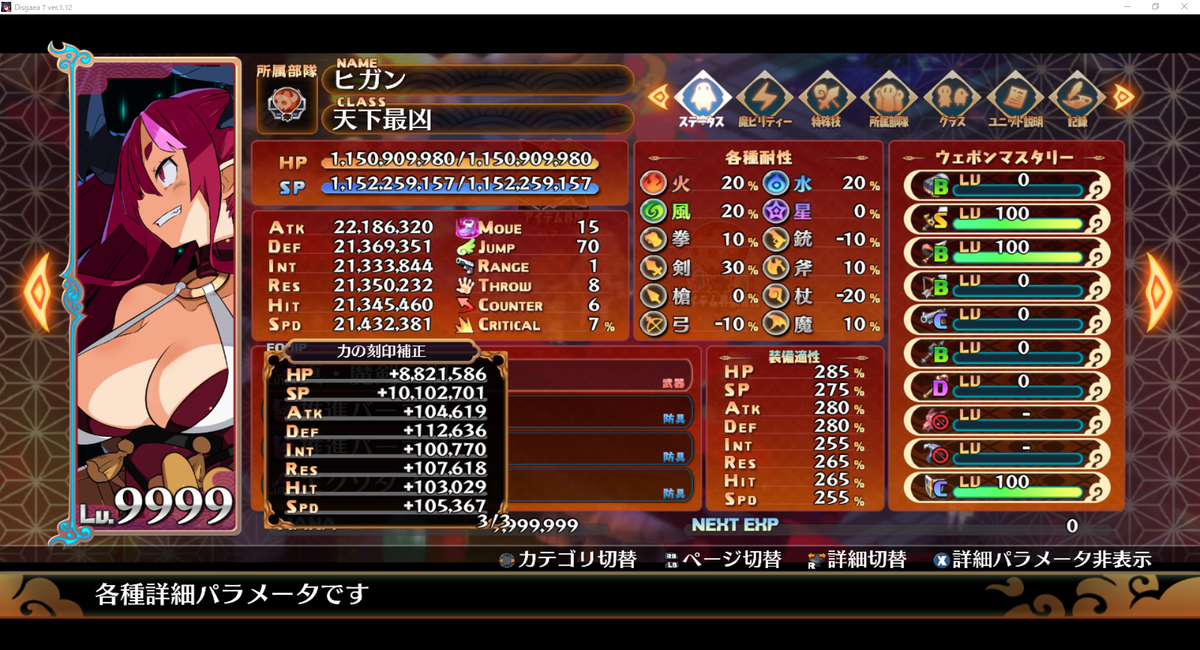The height and width of the screenshot is (650, 1200).
Task: Click the left arrow beside the status tabs
Action: [658, 96]
